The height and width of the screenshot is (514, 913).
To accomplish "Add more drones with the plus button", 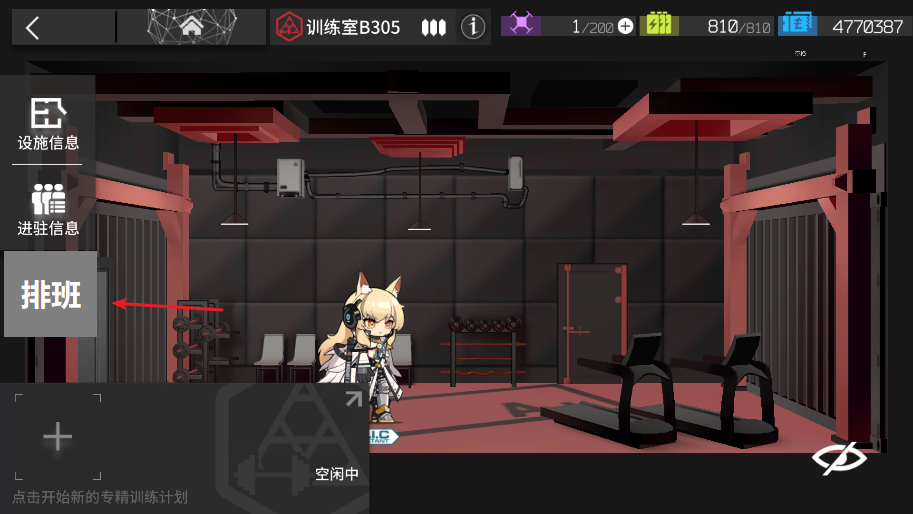I will click(x=625, y=27).
